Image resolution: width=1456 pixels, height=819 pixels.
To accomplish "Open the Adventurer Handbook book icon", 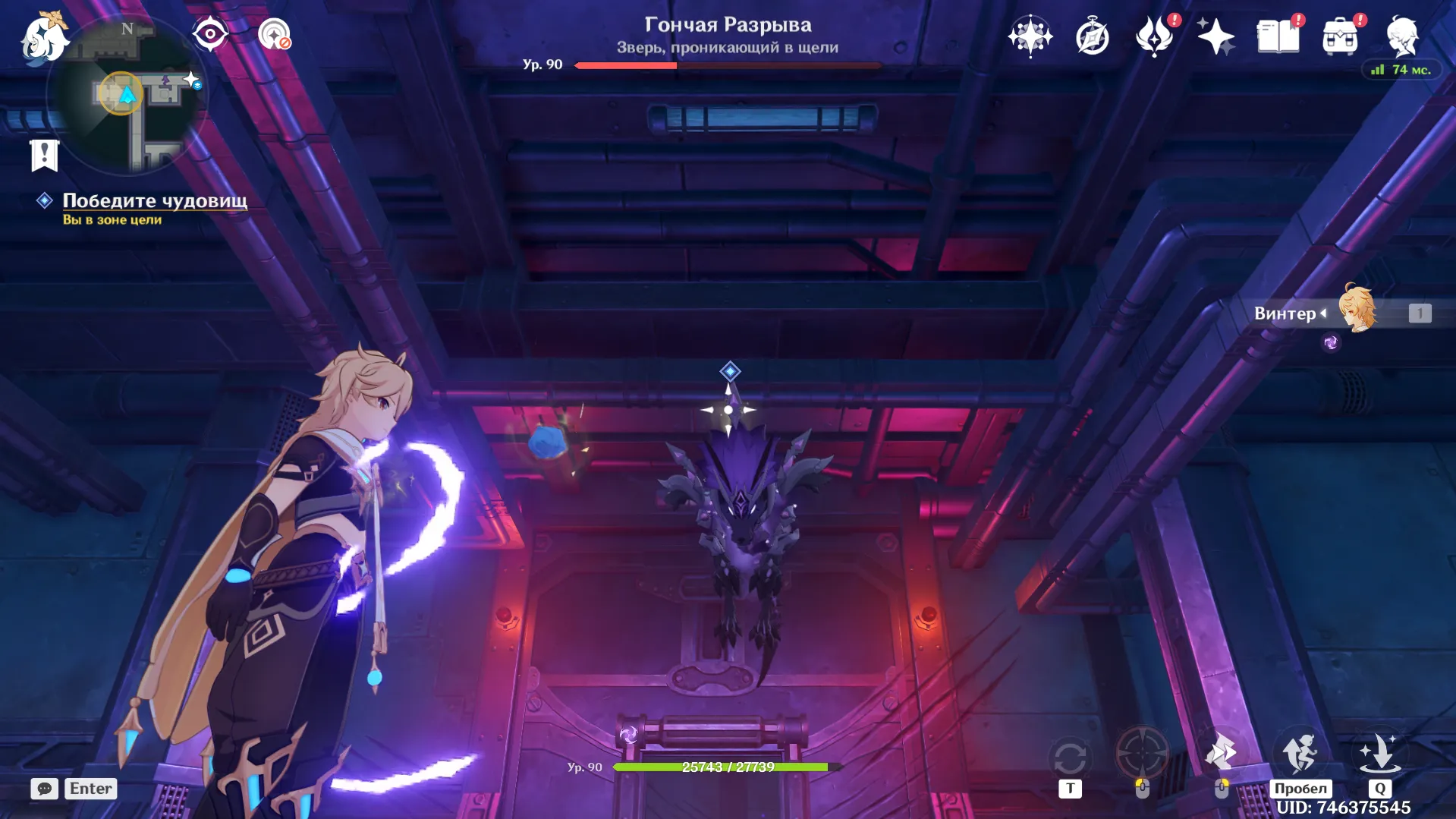I will tap(1278, 35).
